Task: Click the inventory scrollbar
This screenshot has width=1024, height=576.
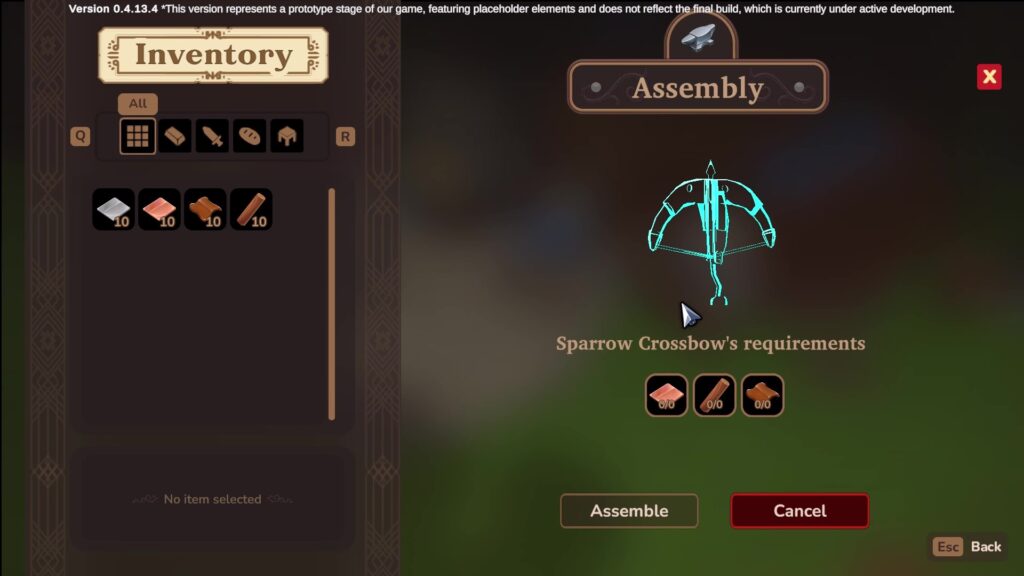Action: pyautogui.click(x=332, y=304)
